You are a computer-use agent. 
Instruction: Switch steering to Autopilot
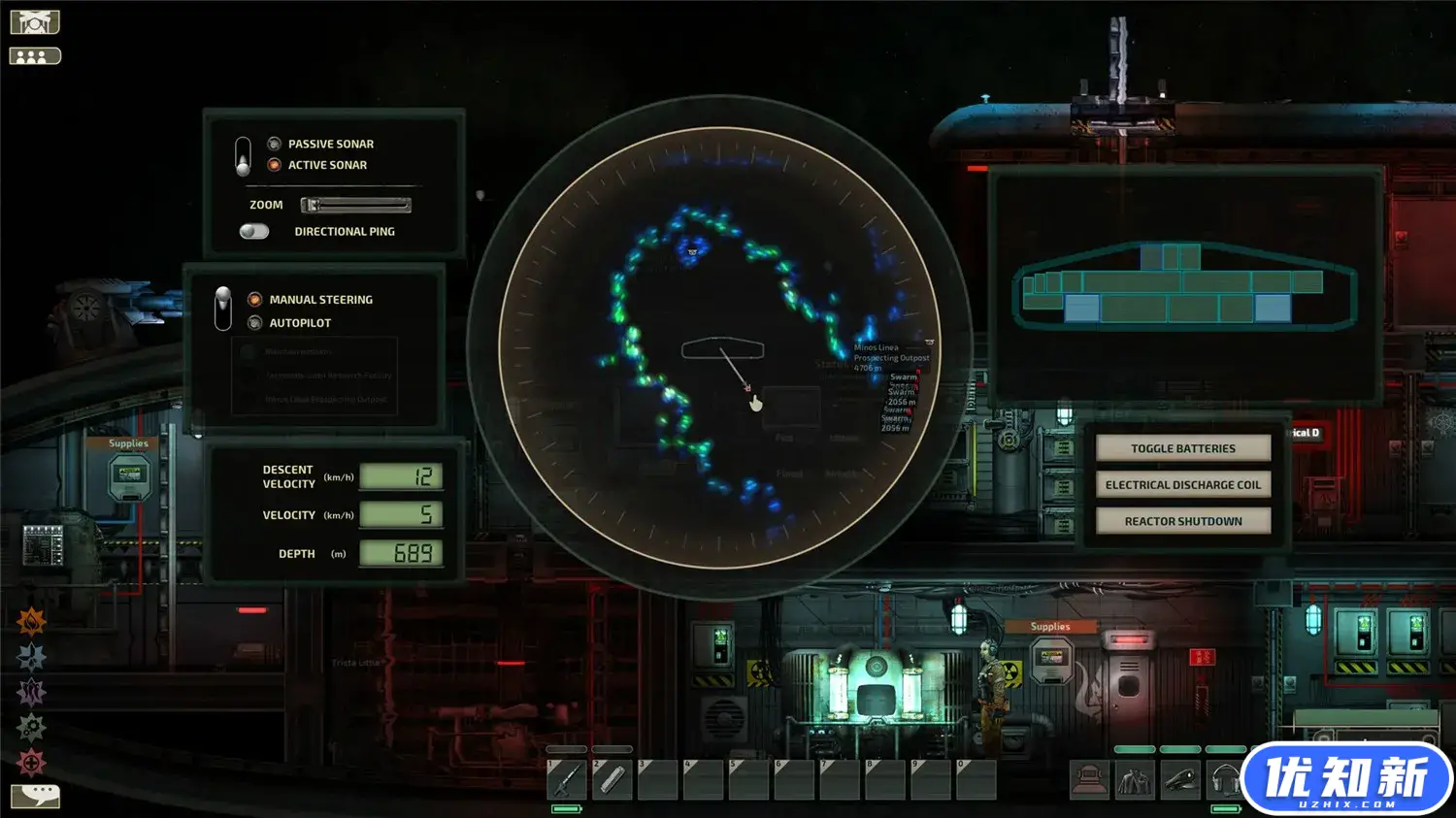click(x=255, y=323)
